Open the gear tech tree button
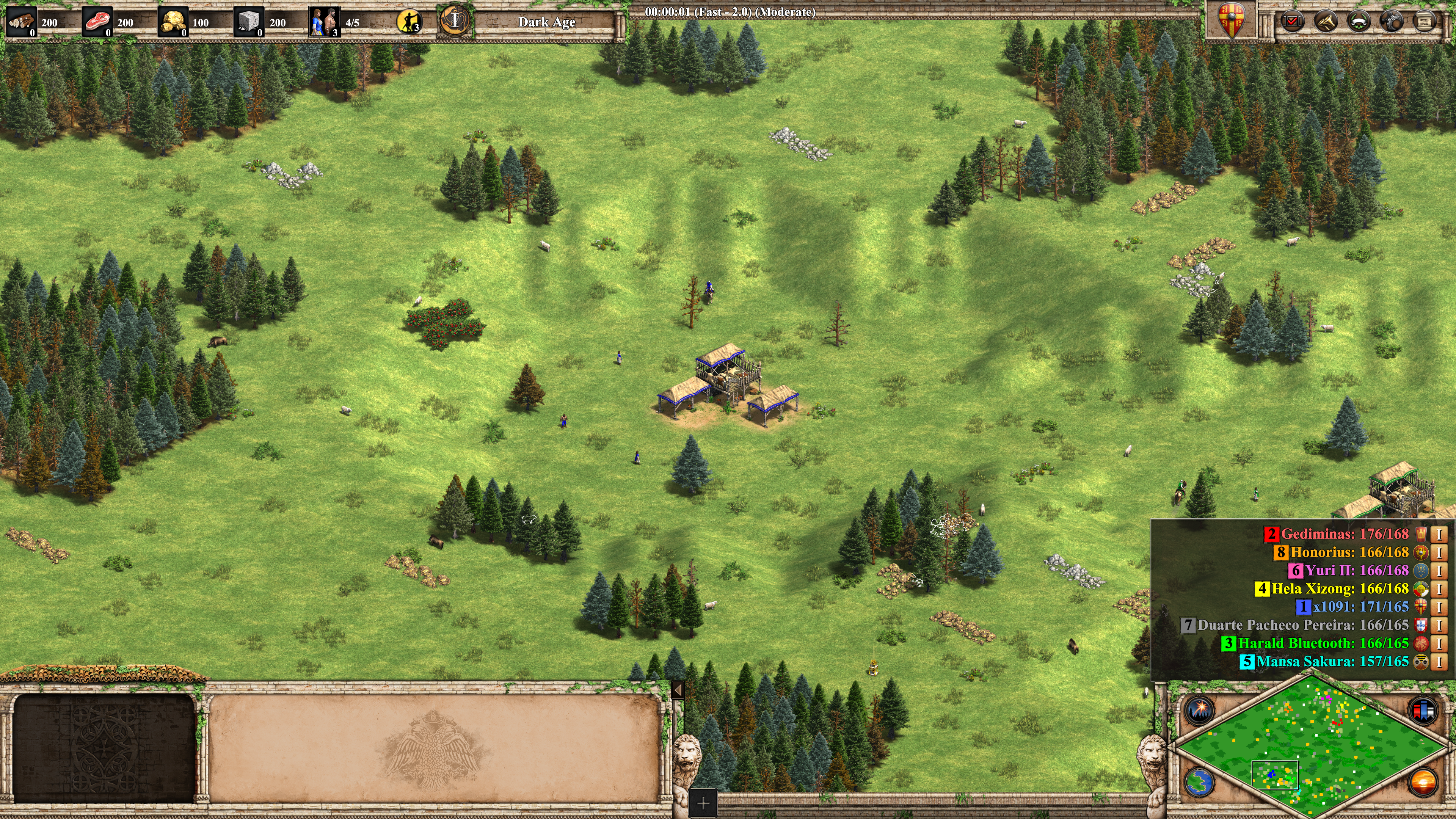The height and width of the screenshot is (819, 1456). click(x=1391, y=22)
